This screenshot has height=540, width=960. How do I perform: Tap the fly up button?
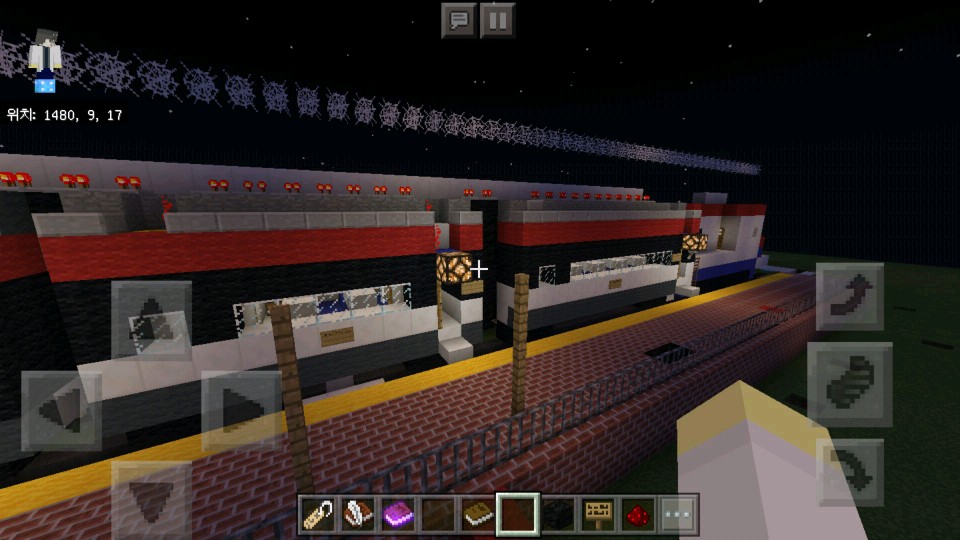pos(849,297)
